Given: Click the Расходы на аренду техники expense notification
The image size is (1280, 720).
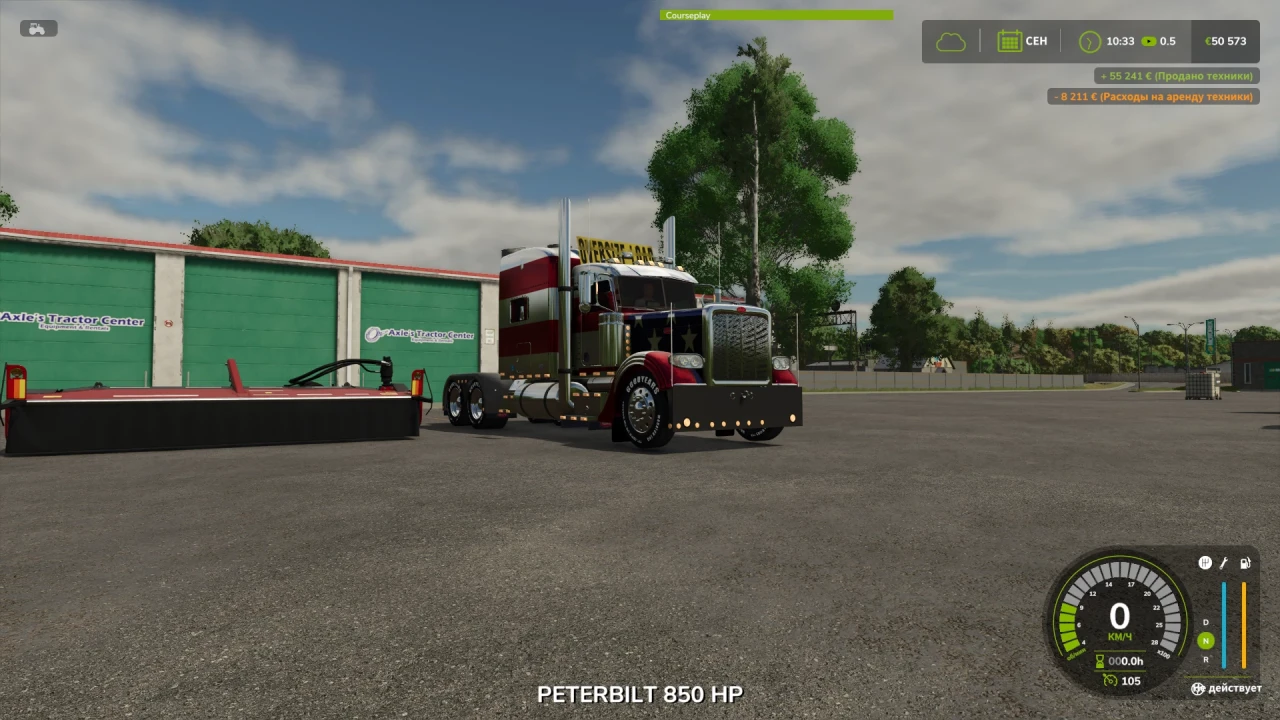Looking at the screenshot, I should 1154,96.
